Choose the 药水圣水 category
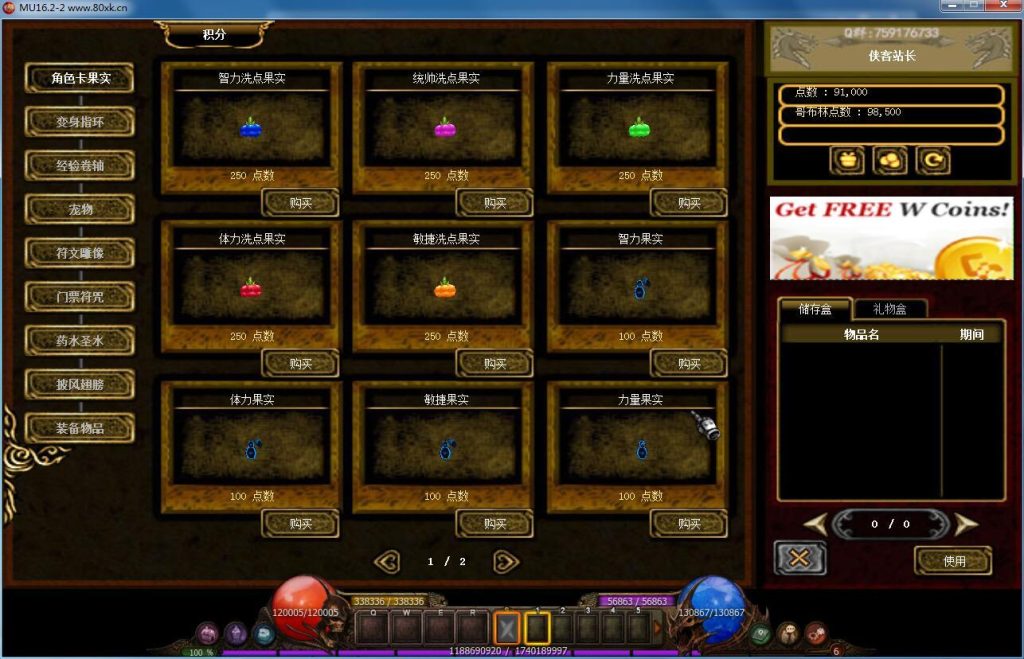Image resolution: width=1024 pixels, height=659 pixels. 79,341
